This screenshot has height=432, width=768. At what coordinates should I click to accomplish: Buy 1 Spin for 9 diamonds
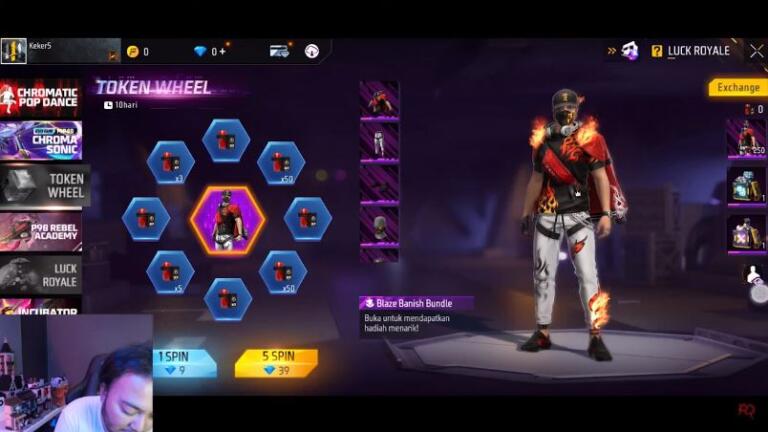tap(183, 363)
